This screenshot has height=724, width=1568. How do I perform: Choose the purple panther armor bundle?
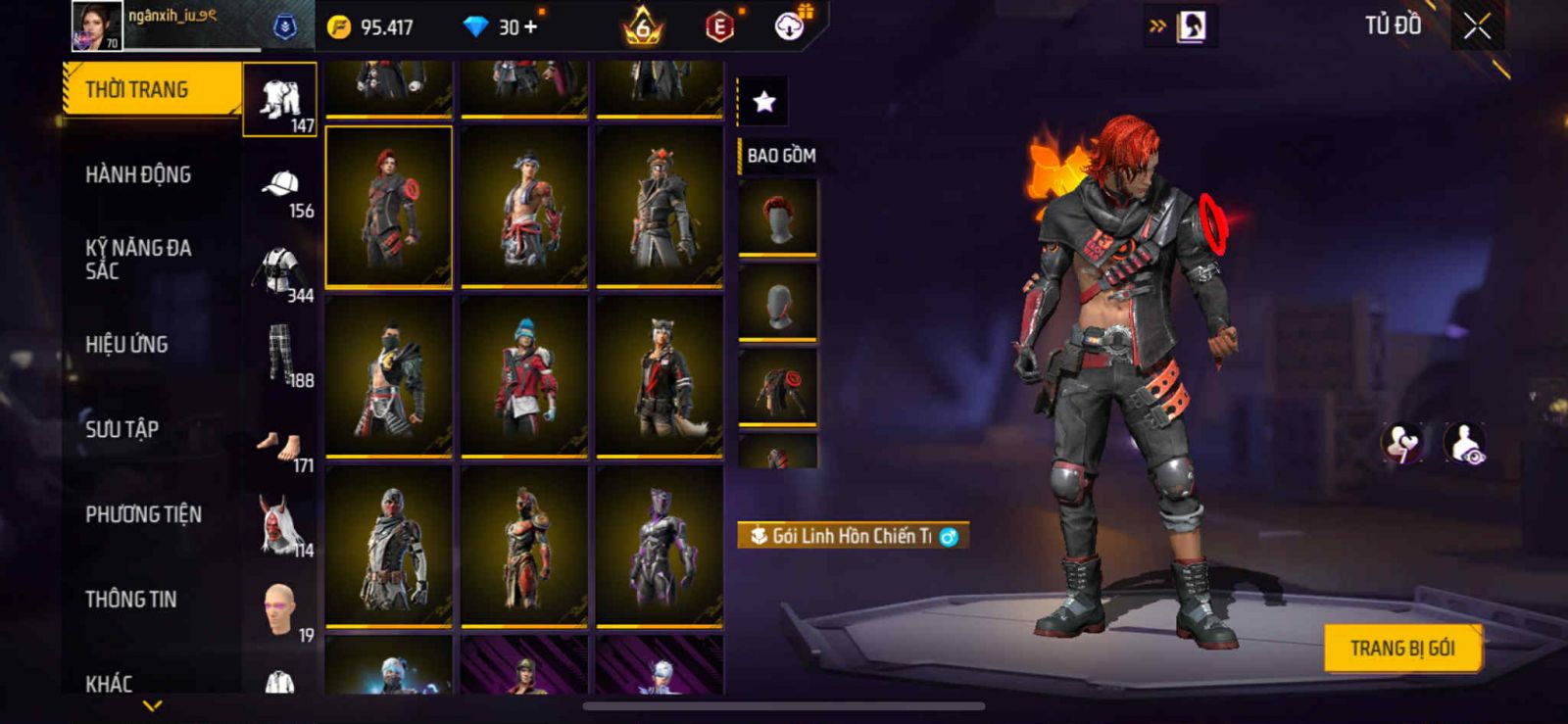pyautogui.click(x=660, y=547)
